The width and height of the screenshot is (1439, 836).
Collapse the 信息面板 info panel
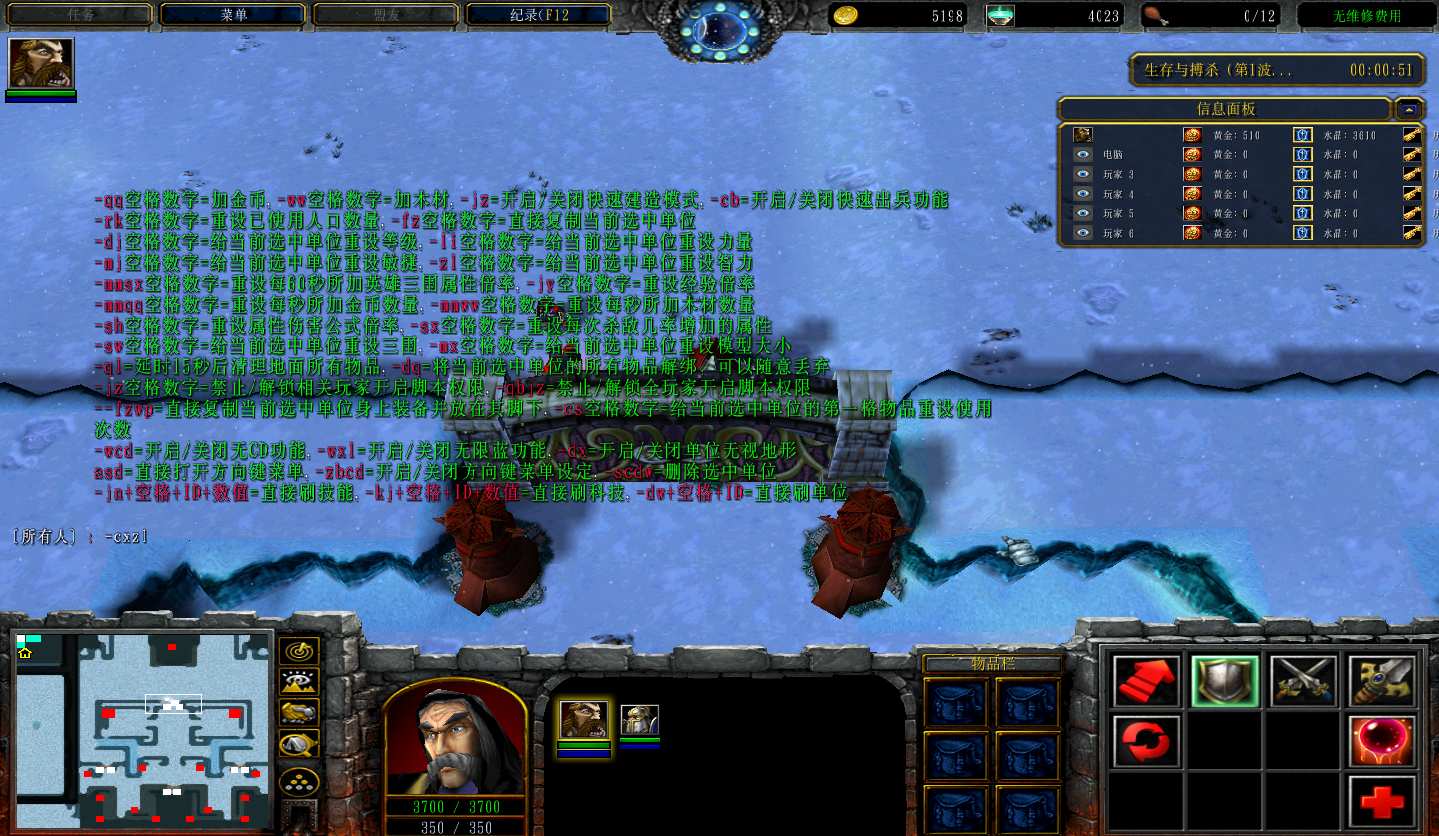[1410, 109]
